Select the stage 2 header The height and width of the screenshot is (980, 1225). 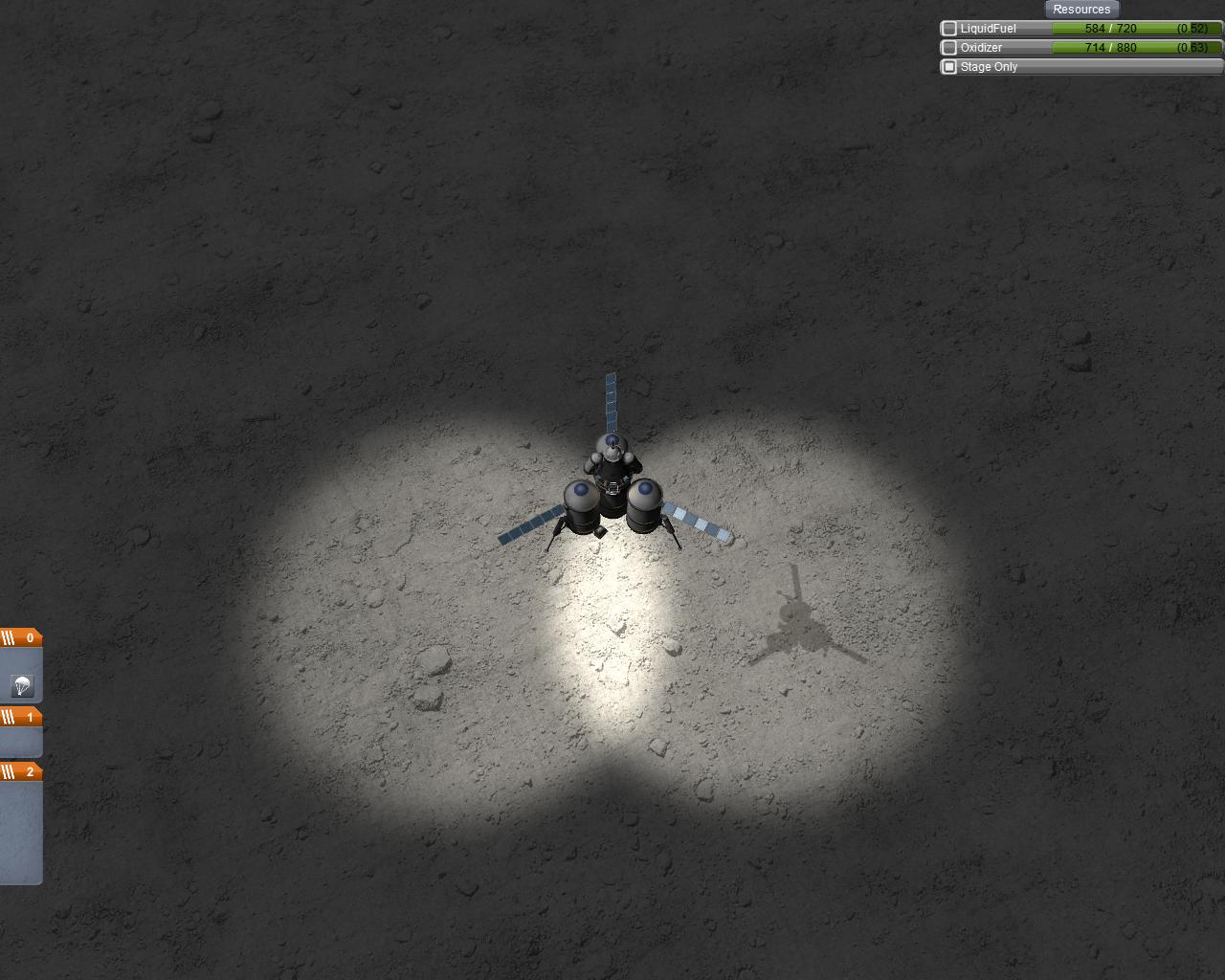pyautogui.click(x=21, y=771)
